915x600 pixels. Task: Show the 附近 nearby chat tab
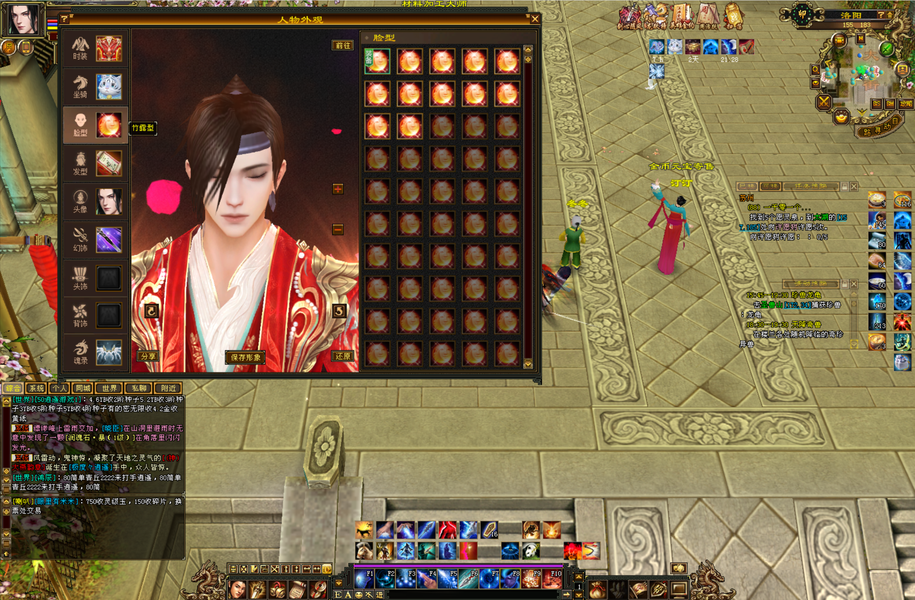[167, 388]
